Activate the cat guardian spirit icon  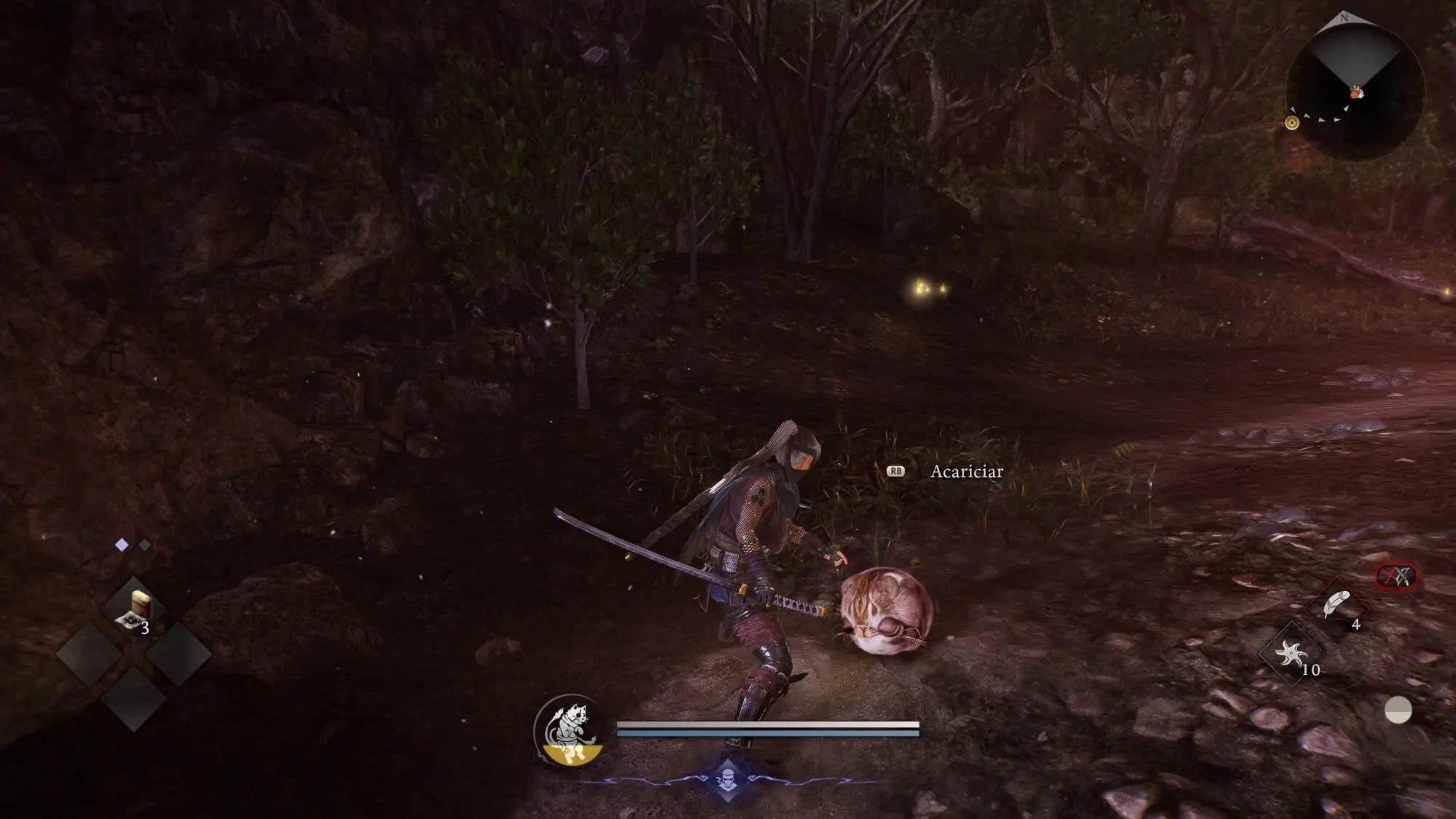[569, 730]
